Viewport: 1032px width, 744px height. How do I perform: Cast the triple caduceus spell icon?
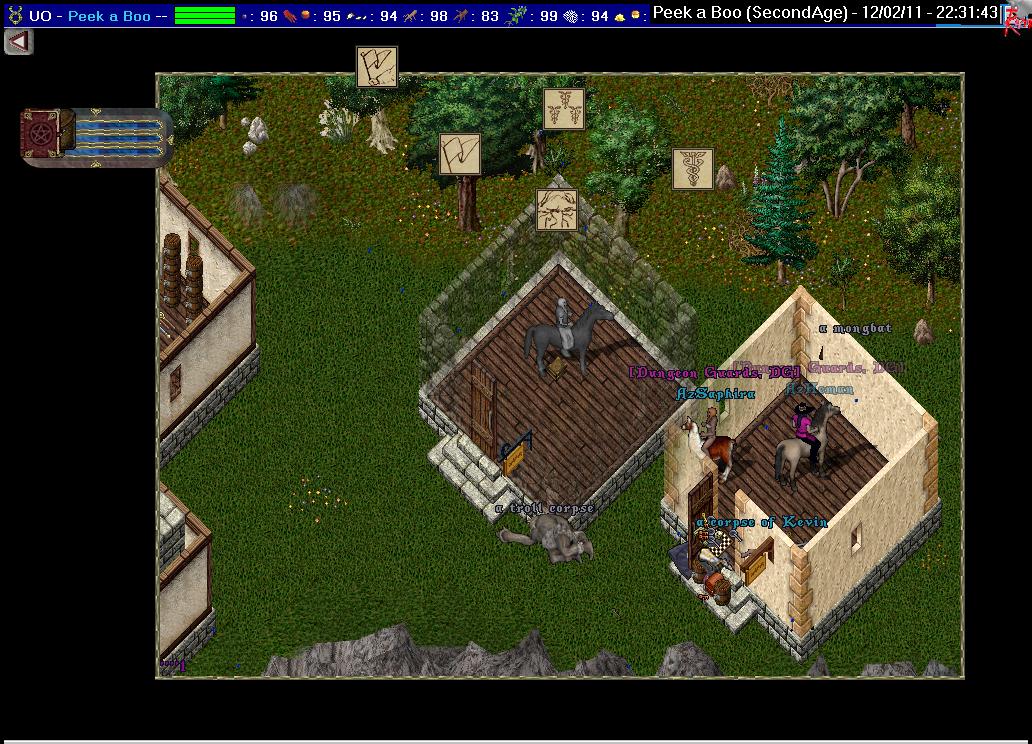(x=564, y=109)
